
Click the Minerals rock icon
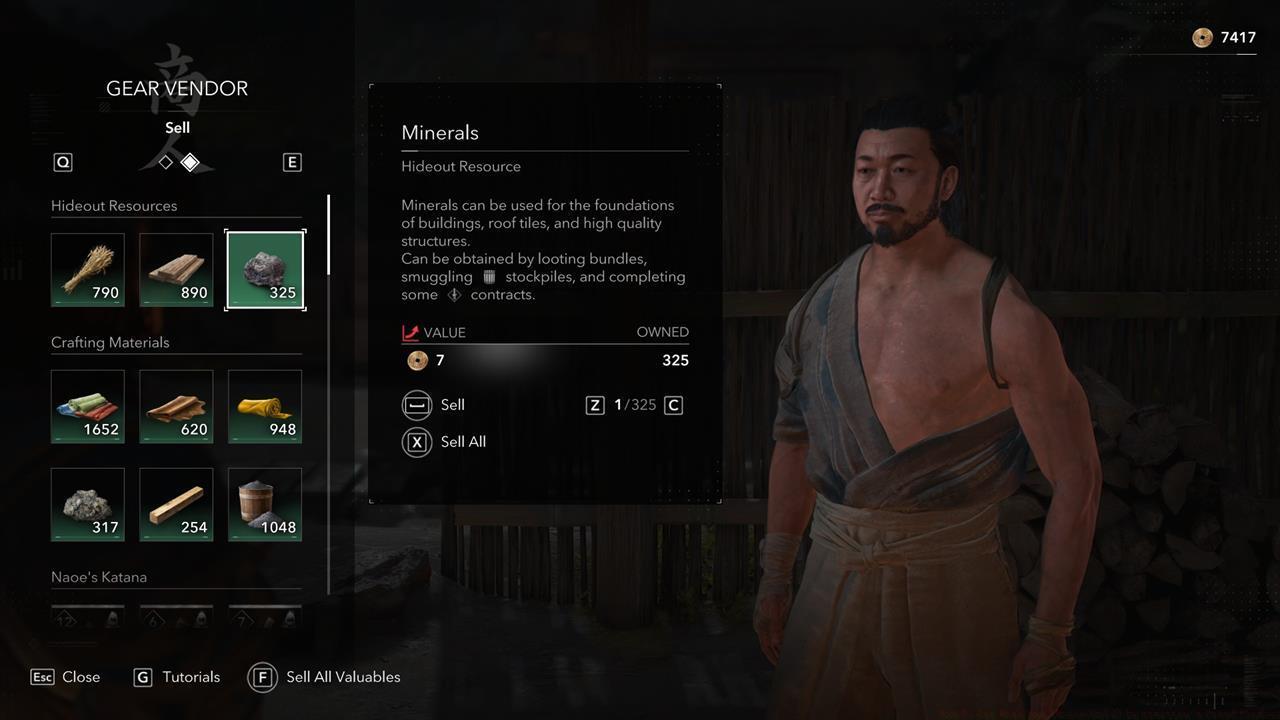[x=264, y=268]
